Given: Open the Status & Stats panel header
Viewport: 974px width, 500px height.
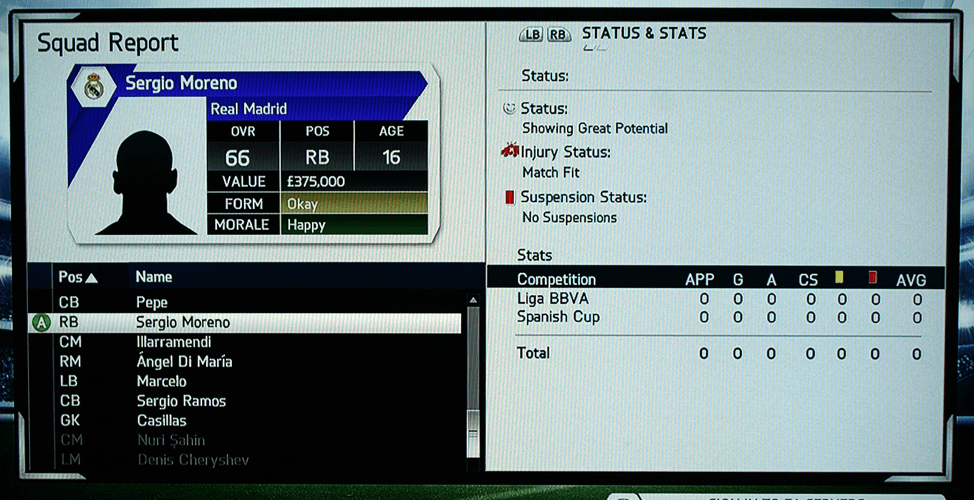Looking at the screenshot, I should pos(643,34).
